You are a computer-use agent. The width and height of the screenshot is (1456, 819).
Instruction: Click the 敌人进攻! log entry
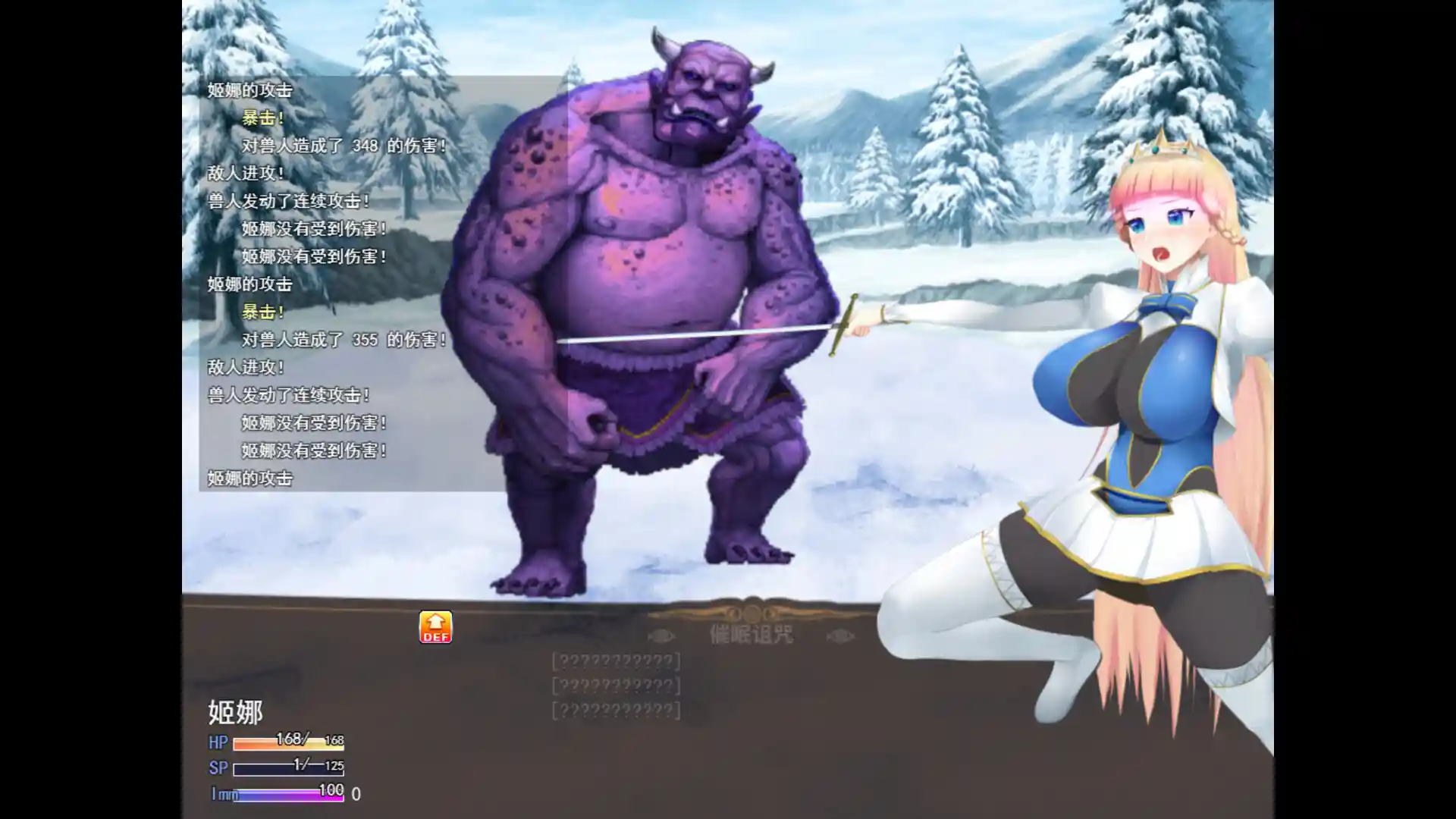pos(244,174)
